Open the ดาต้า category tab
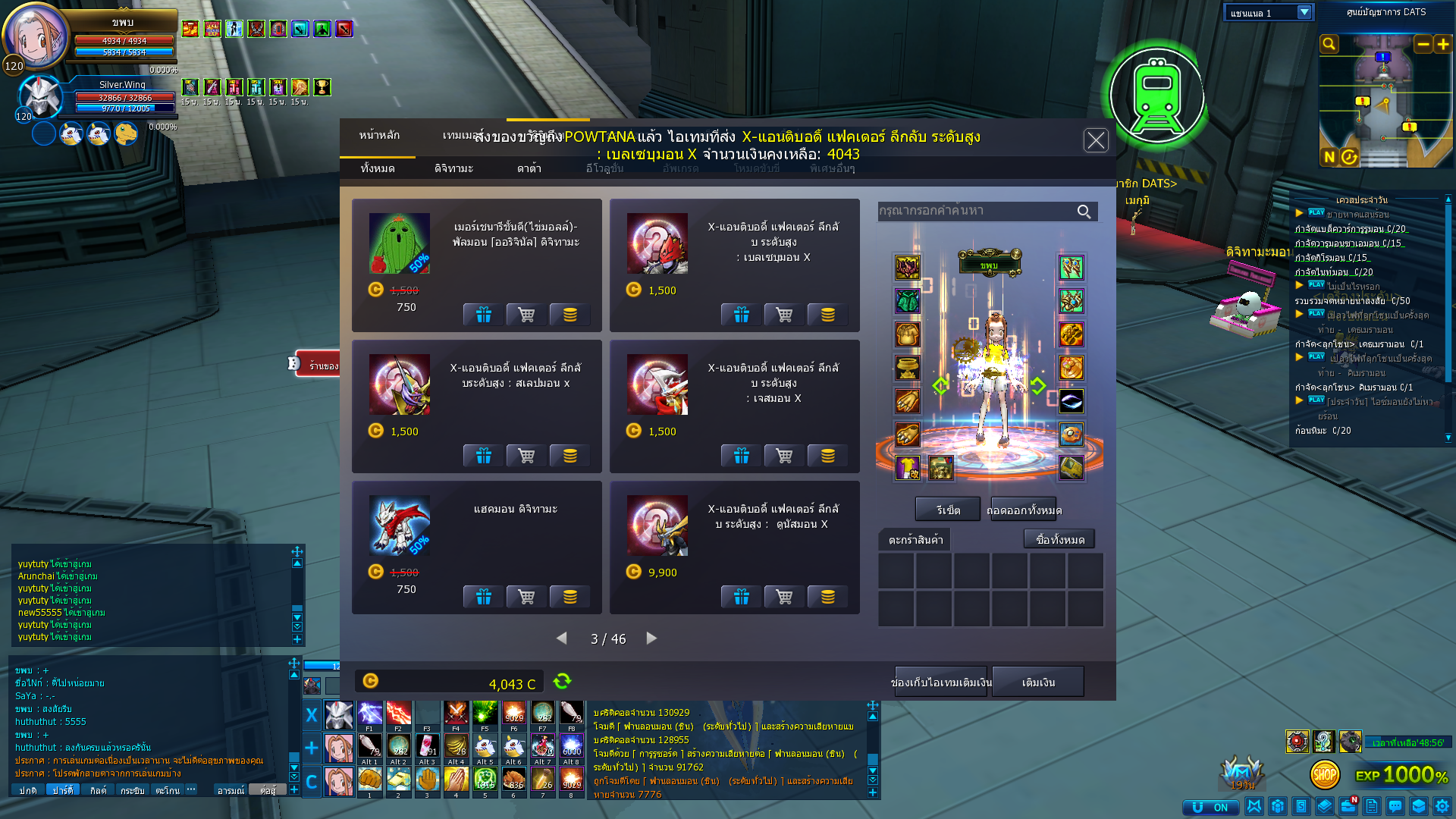The height and width of the screenshot is (819, 1456). point(529,168)
